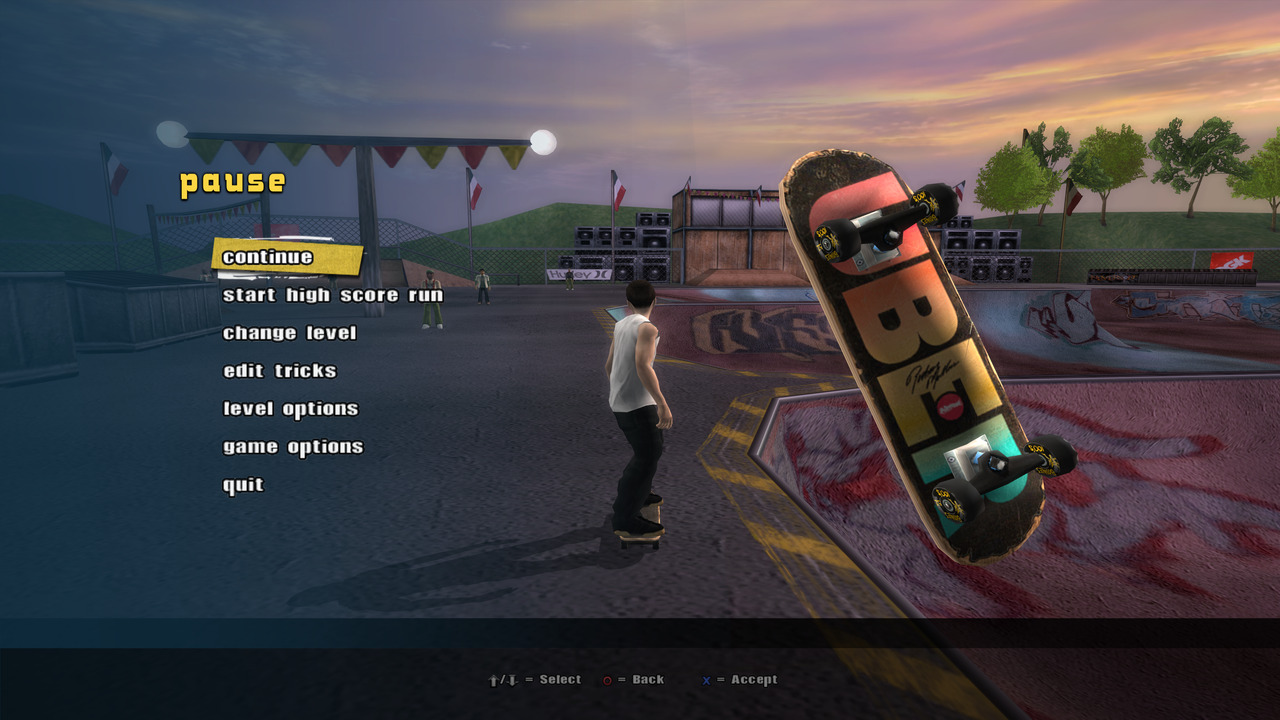Viewport: 1280px width, 720px height.
Task: Select continue to resume the game
Action: click(268, 257)
